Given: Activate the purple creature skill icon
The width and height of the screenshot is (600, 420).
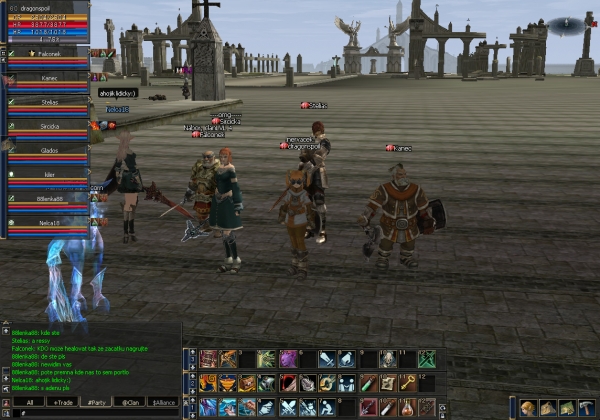Looking at the screenshot, I should (x=288, y=359).
